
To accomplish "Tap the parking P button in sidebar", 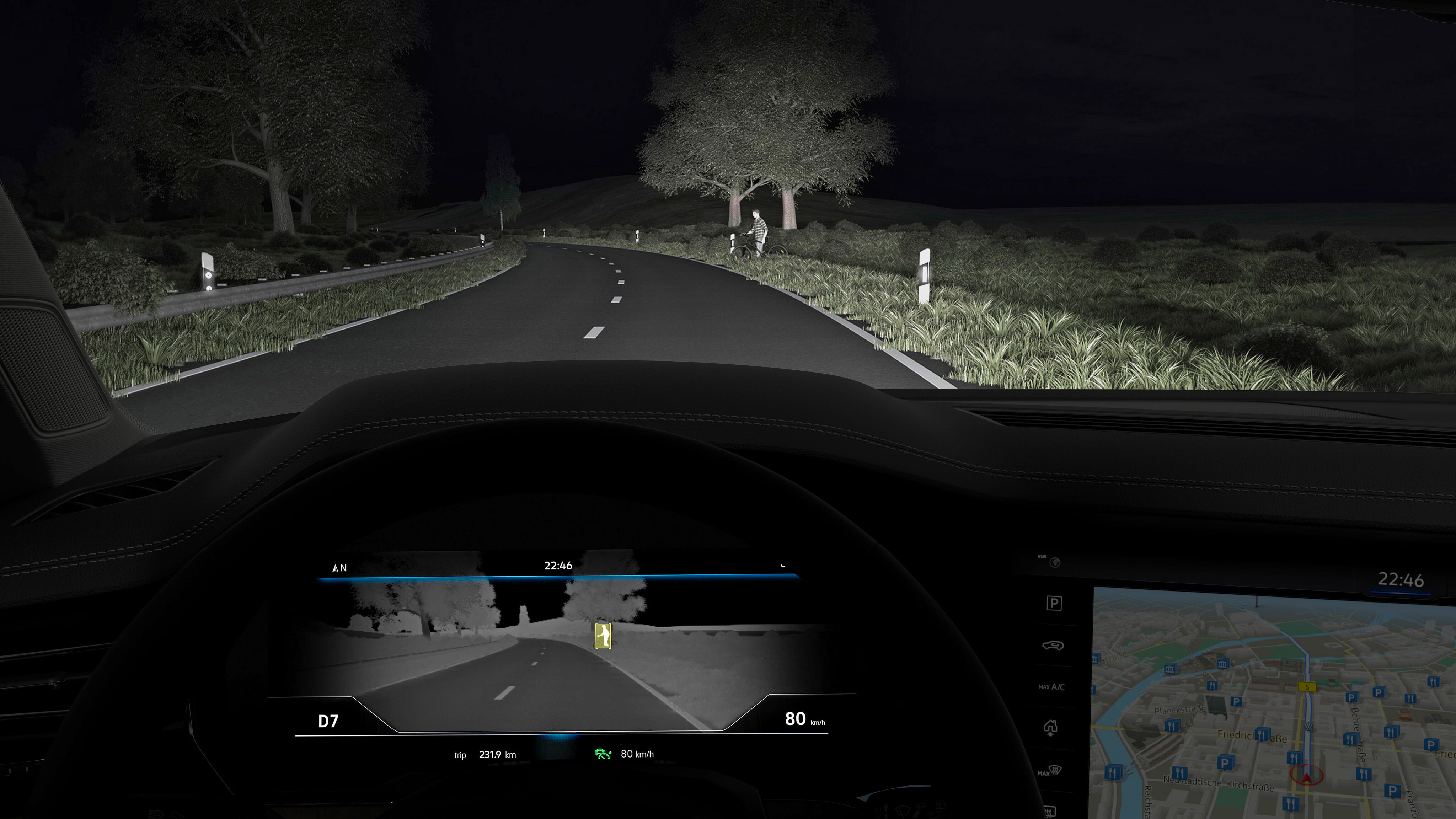I will pos(1054,603).
